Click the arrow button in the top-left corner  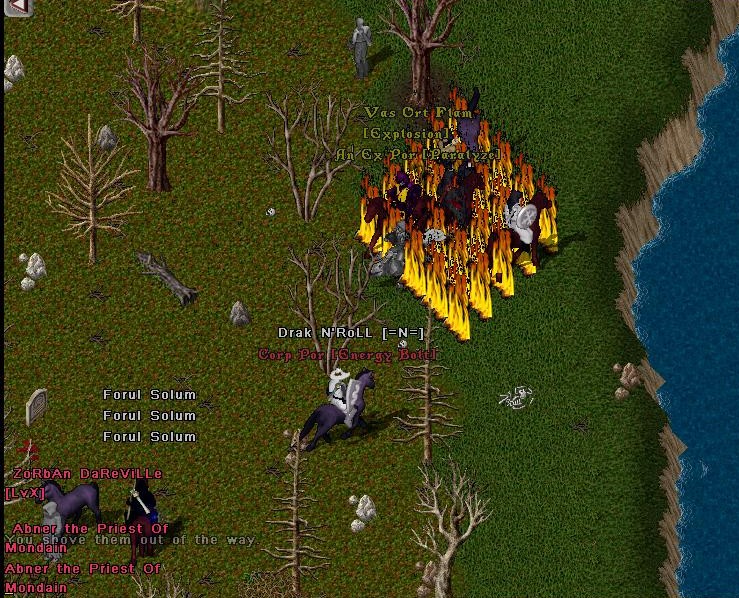tap(17, 8)
